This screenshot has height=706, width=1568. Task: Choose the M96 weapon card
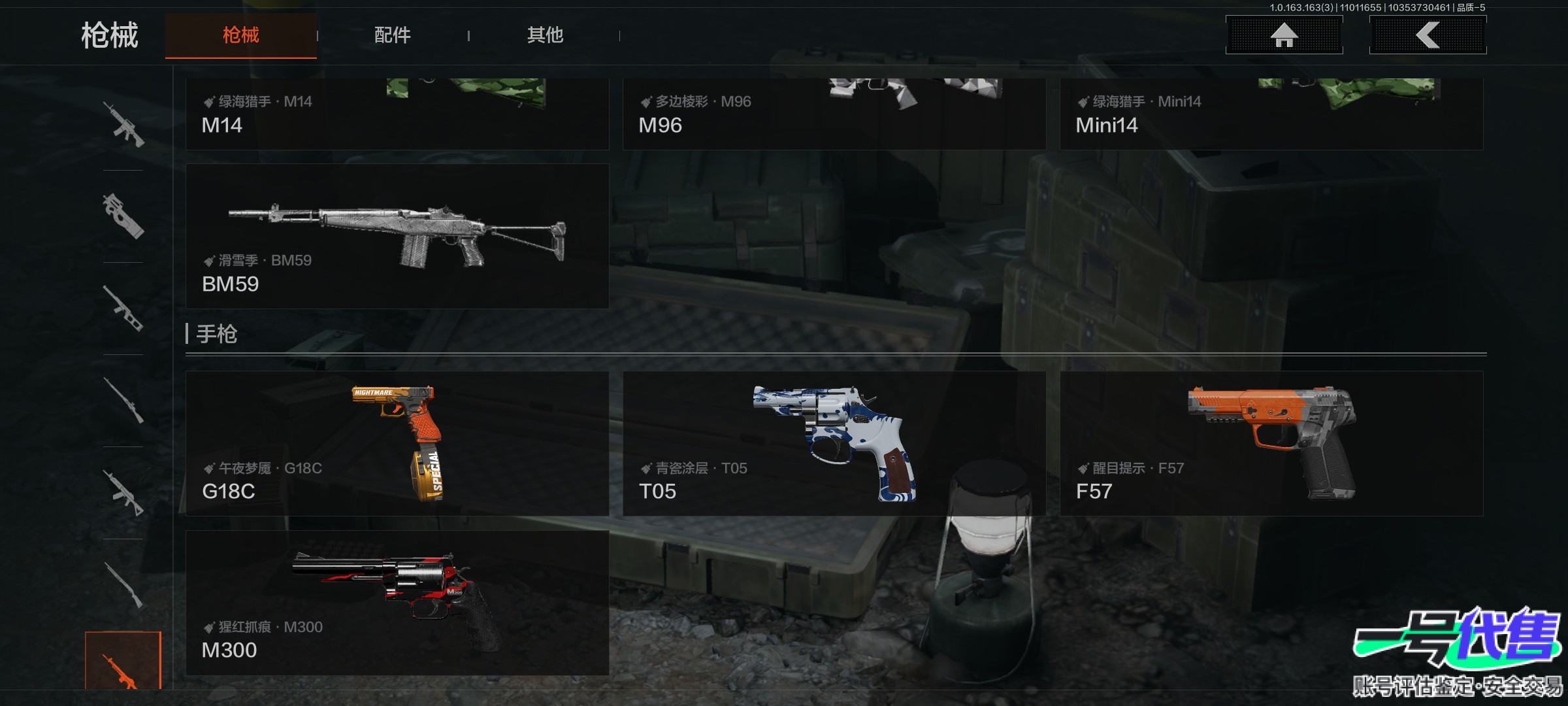834,114
